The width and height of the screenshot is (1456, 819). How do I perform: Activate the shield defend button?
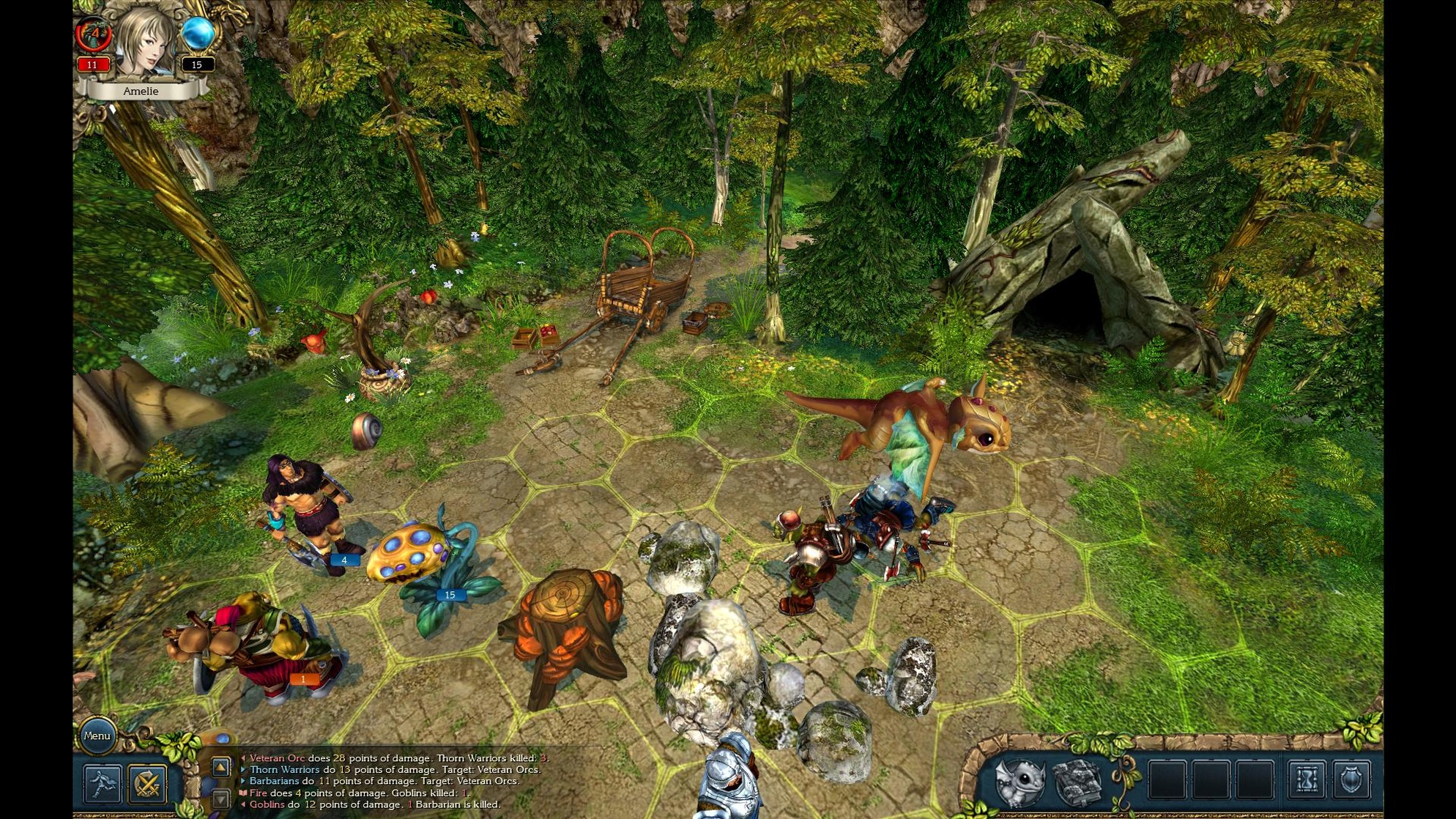coord(1351,779)
